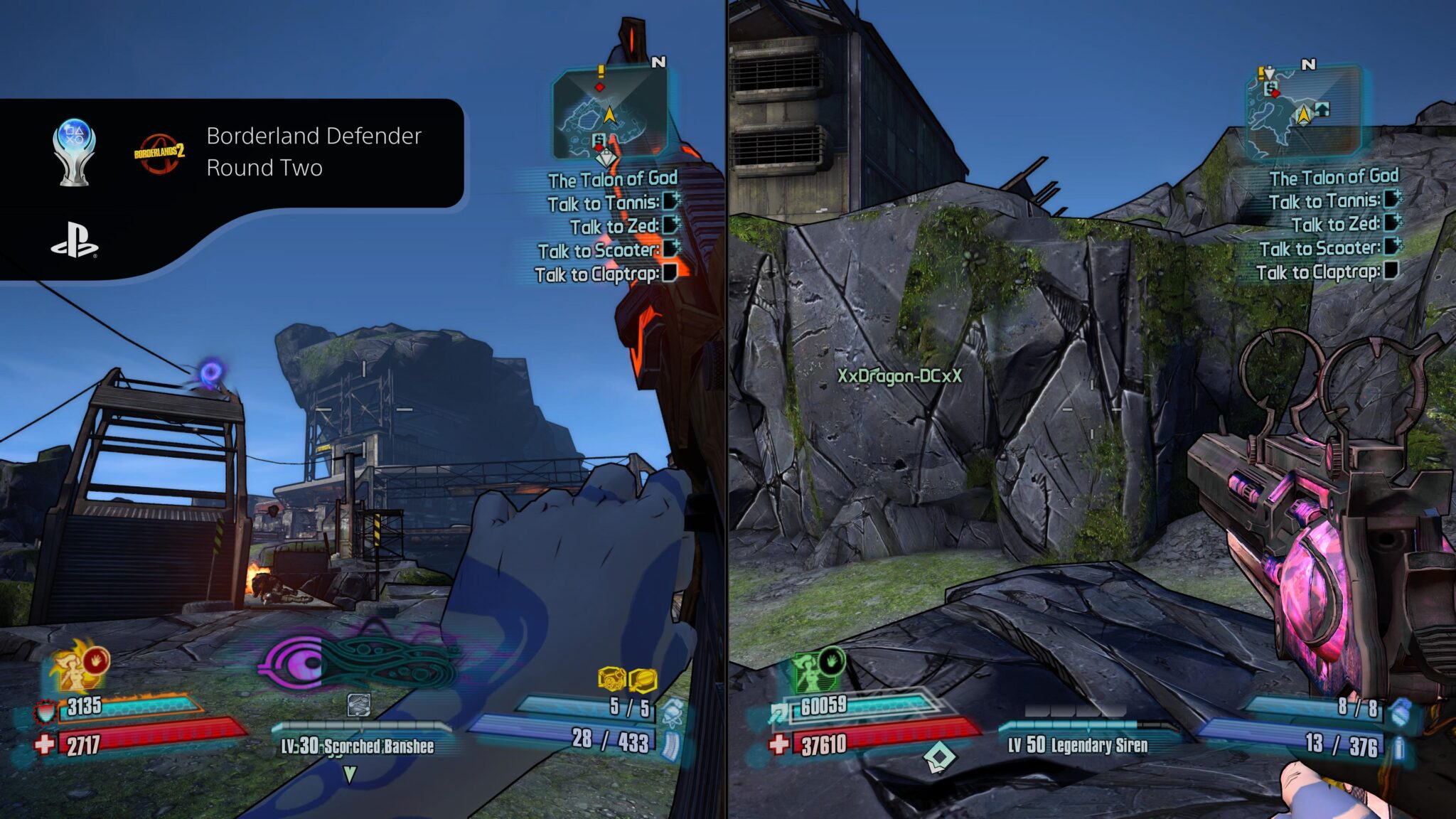Click the platinum trophy icon in the notification
1456x819 pixels.
74,151
